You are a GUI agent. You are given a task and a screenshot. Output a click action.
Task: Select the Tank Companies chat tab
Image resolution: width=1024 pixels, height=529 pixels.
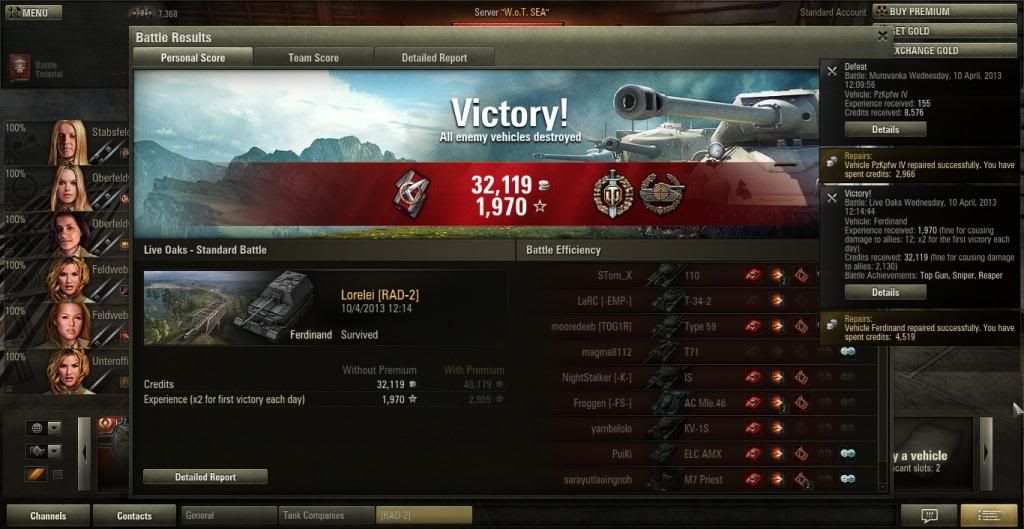325,516
